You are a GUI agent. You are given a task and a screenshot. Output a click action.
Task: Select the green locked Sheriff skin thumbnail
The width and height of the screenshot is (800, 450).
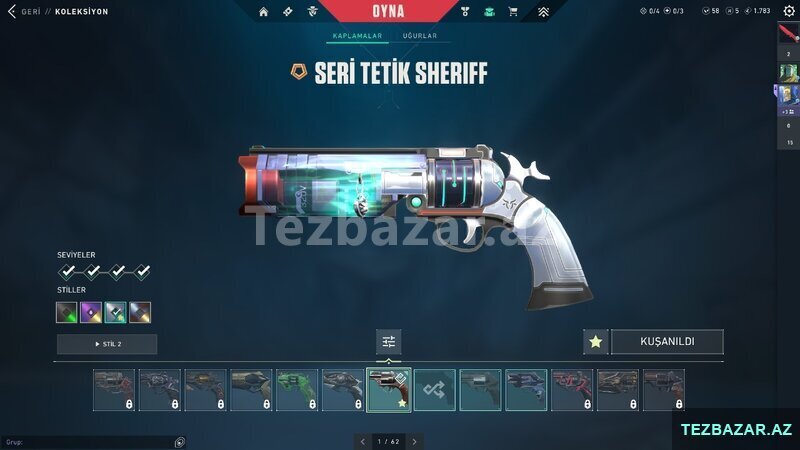tap(297, 390)
